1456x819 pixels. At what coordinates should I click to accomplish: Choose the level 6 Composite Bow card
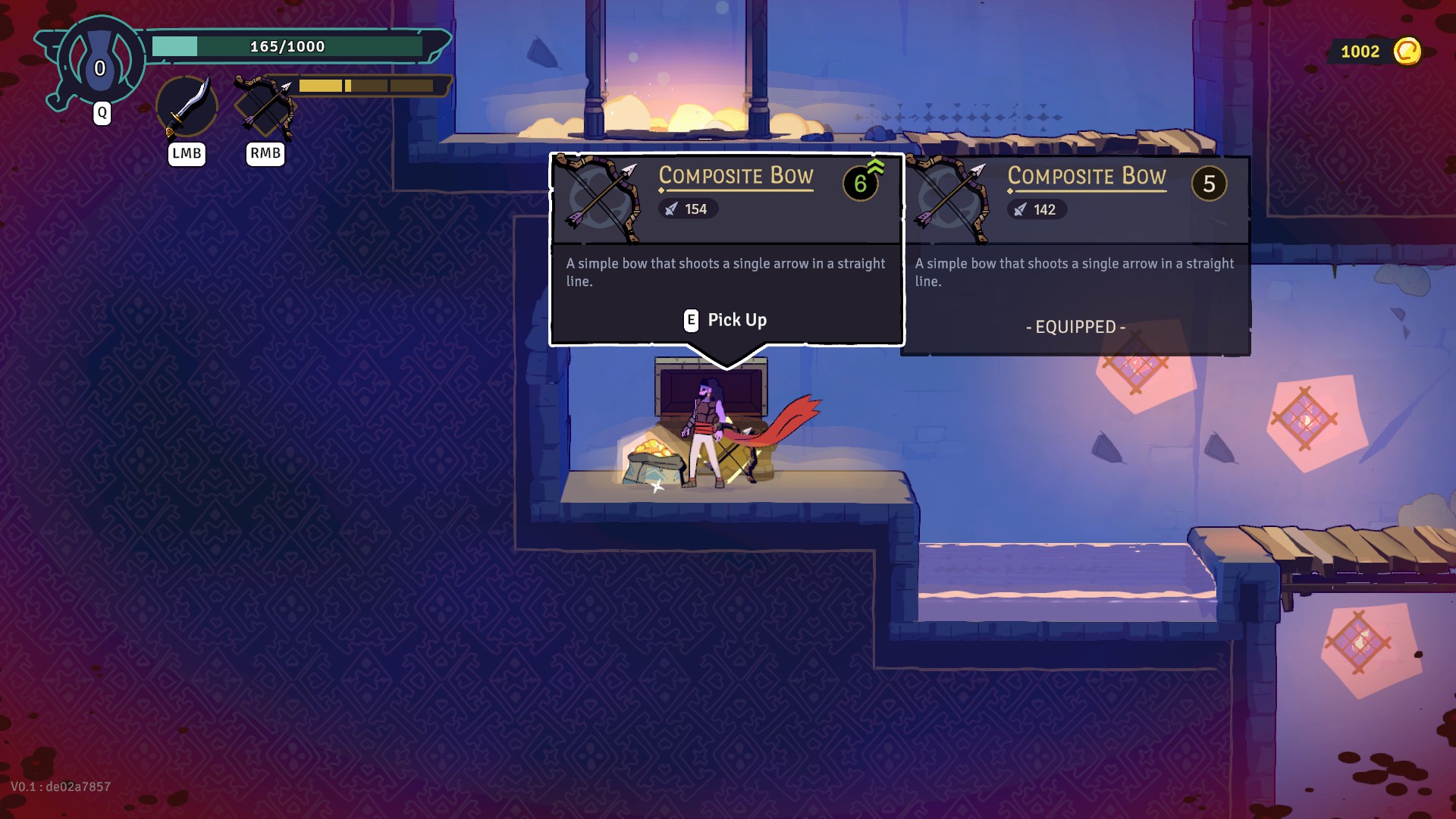pos(726,249)
